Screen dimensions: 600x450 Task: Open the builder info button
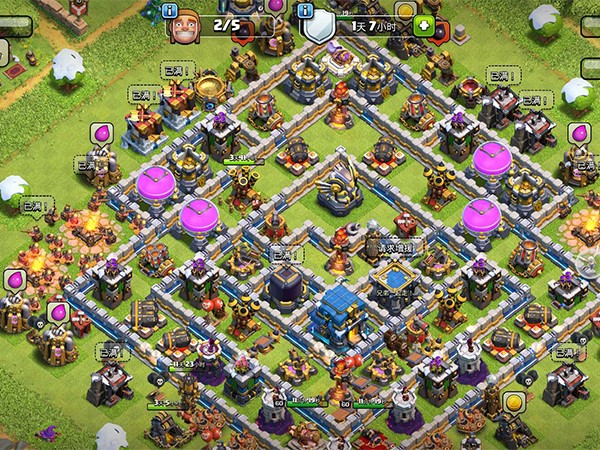coord(170,11)
